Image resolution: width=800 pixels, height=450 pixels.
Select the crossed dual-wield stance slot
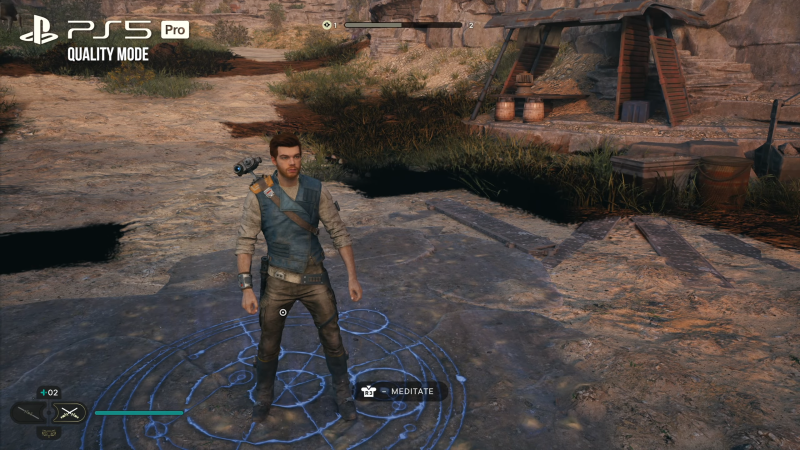pyautogui.click(x=68, y=412)
